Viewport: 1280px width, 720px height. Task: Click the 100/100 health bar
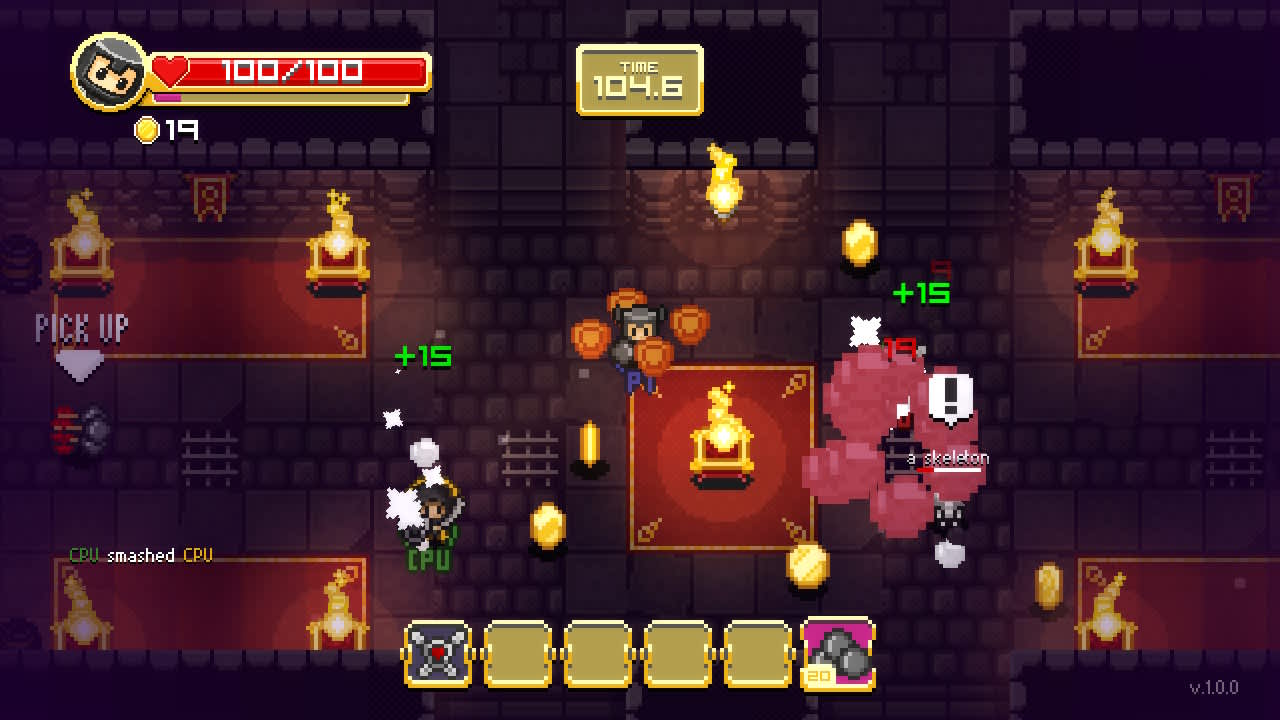click(x=290, y=70)
